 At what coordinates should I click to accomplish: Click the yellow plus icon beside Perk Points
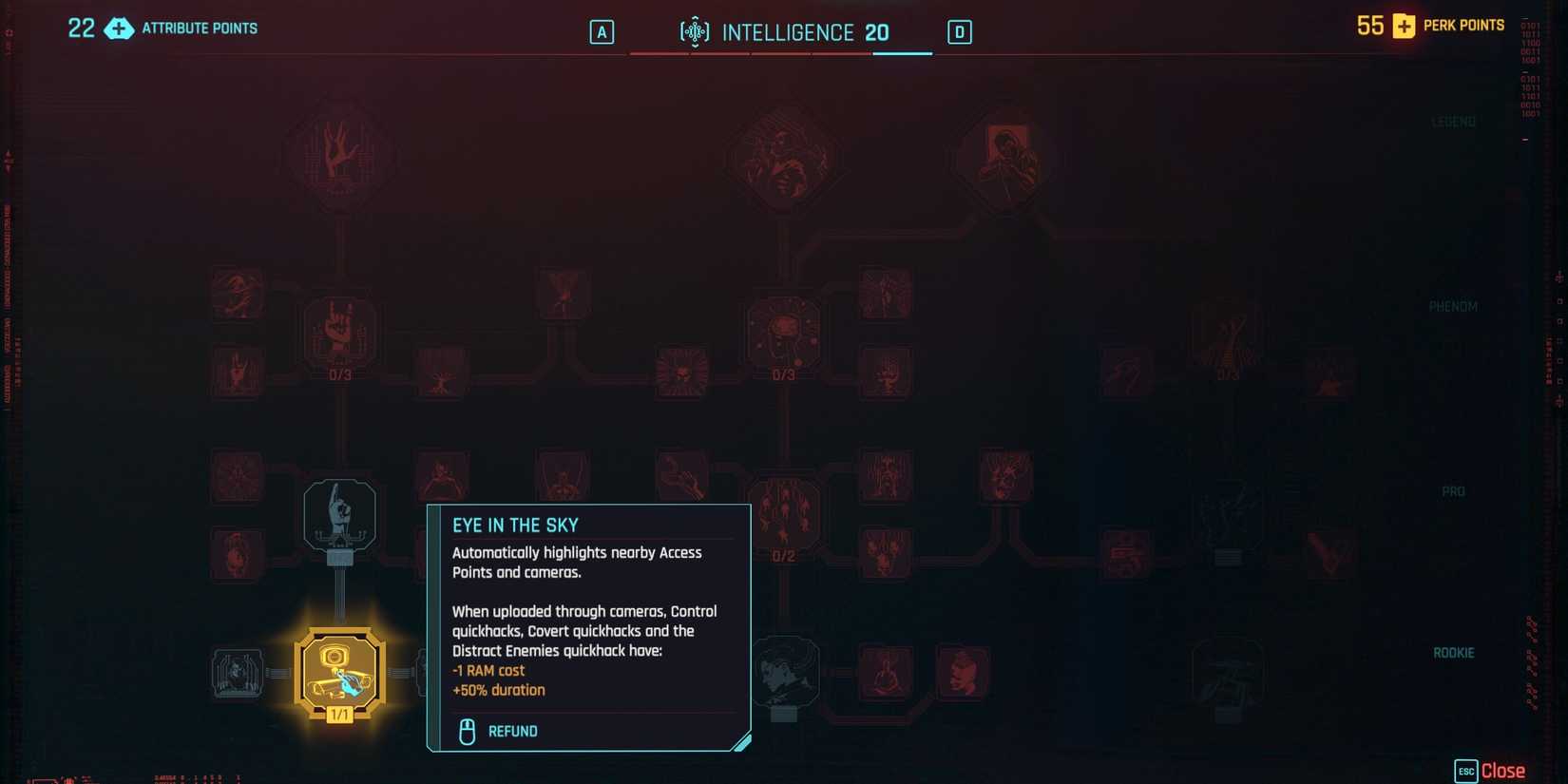pos(1404,26)
